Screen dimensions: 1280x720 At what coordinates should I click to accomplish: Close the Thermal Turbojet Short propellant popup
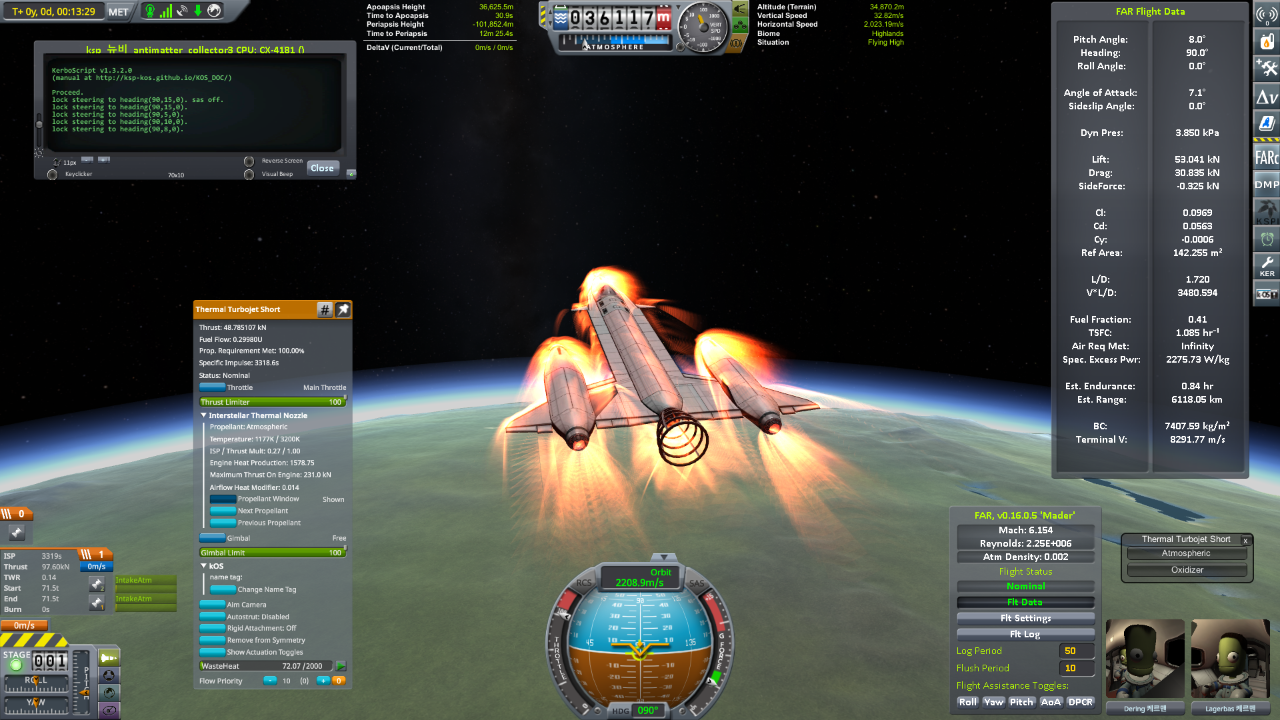pos(1246,540)
